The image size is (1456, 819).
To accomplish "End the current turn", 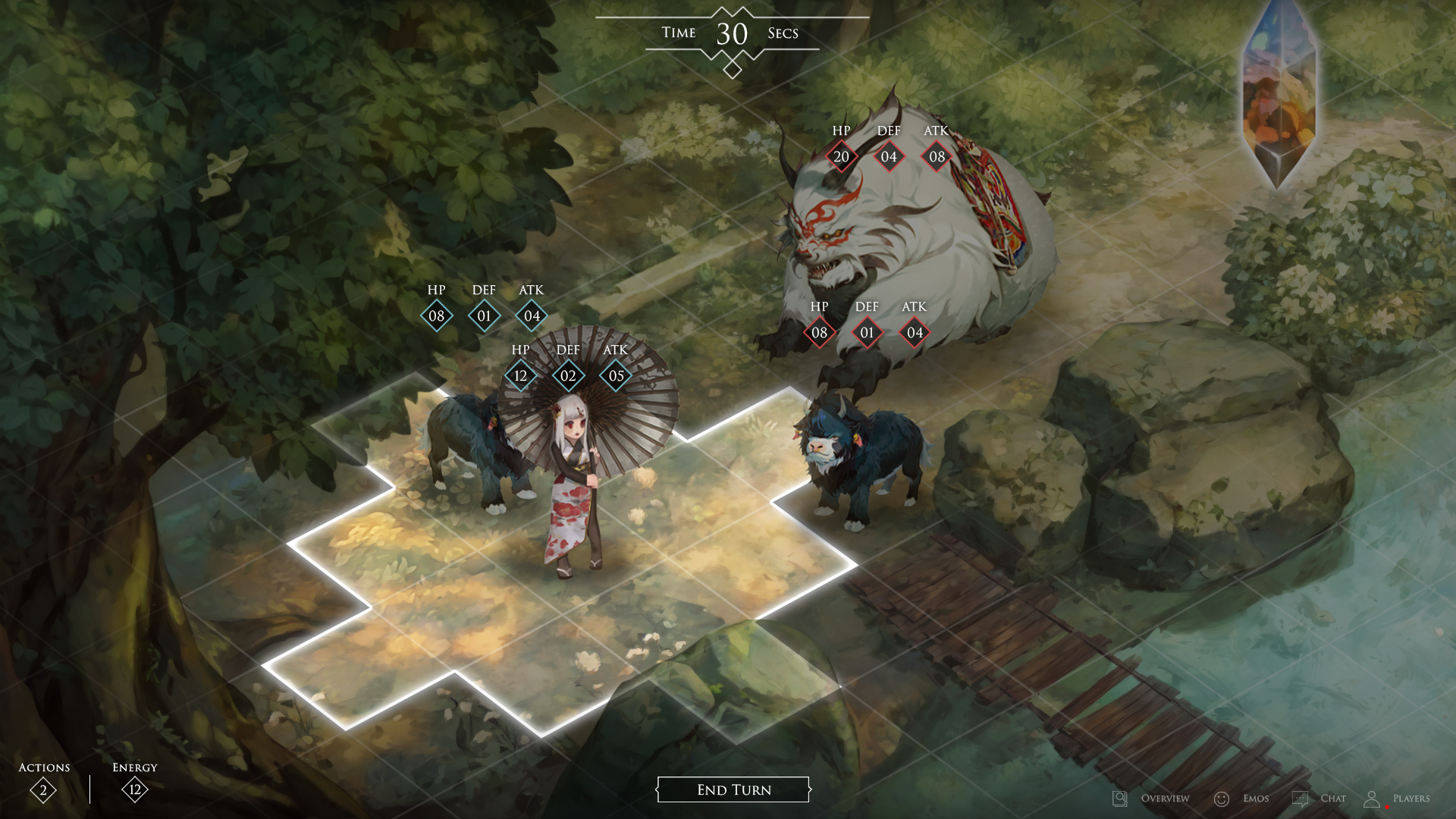I will point(733,789).
